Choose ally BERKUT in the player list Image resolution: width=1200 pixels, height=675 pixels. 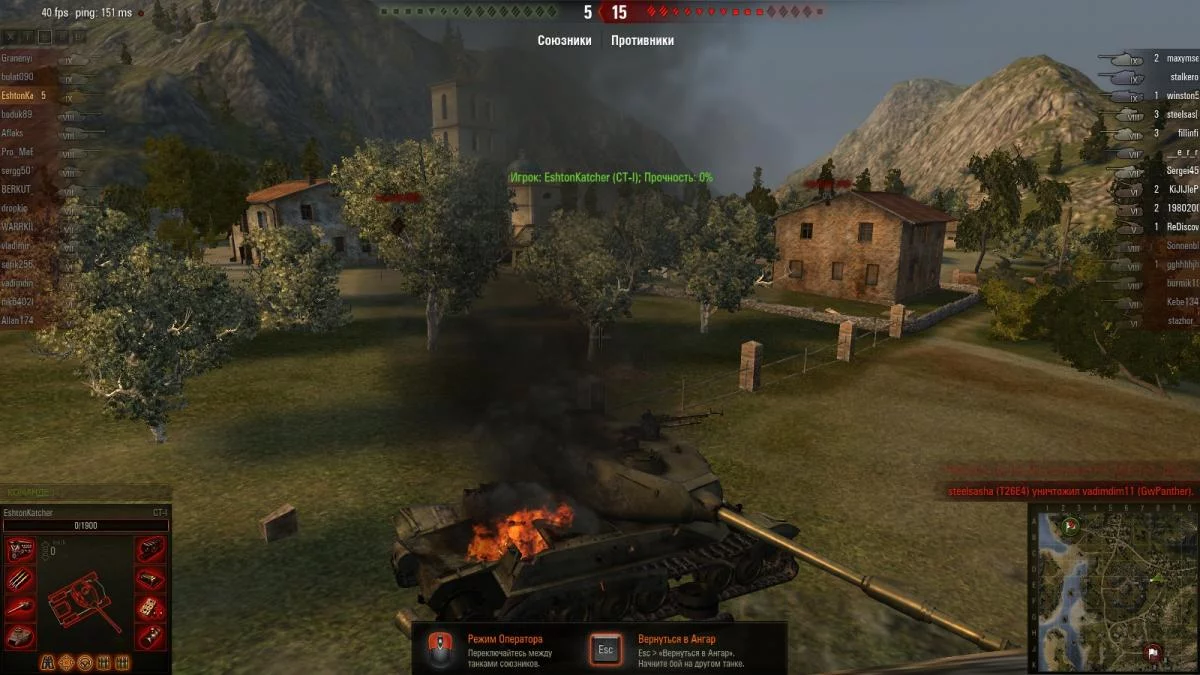pyautogui.click(x=17, y=189)
